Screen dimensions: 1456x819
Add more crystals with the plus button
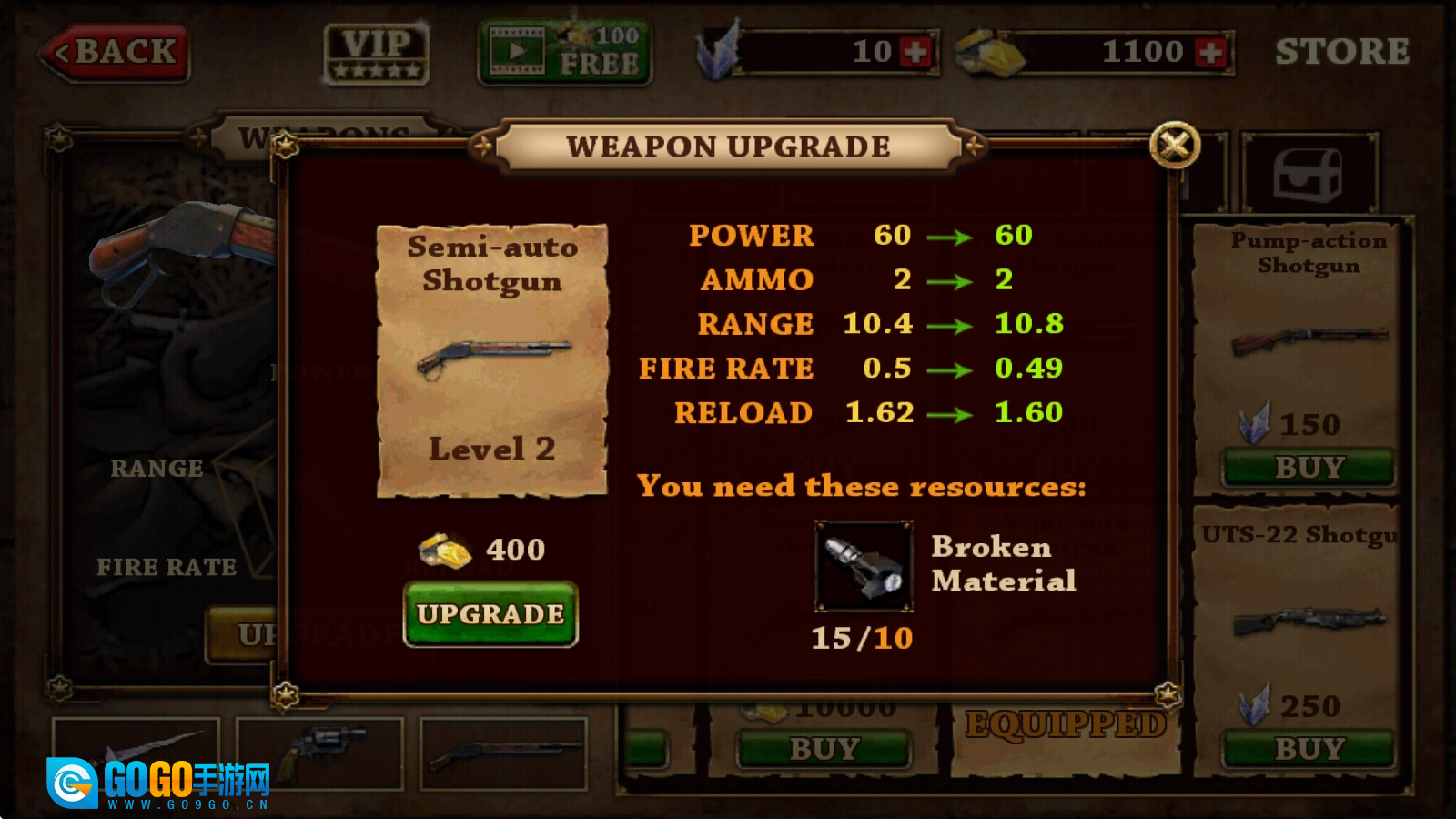[915, 52]
